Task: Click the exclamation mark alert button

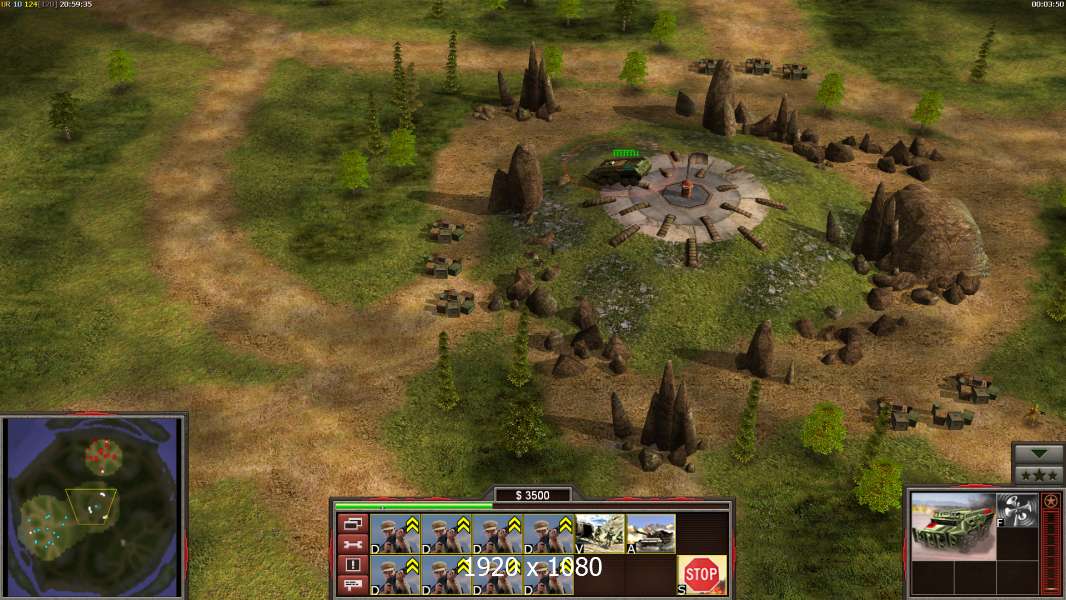Action: point(352,565)
